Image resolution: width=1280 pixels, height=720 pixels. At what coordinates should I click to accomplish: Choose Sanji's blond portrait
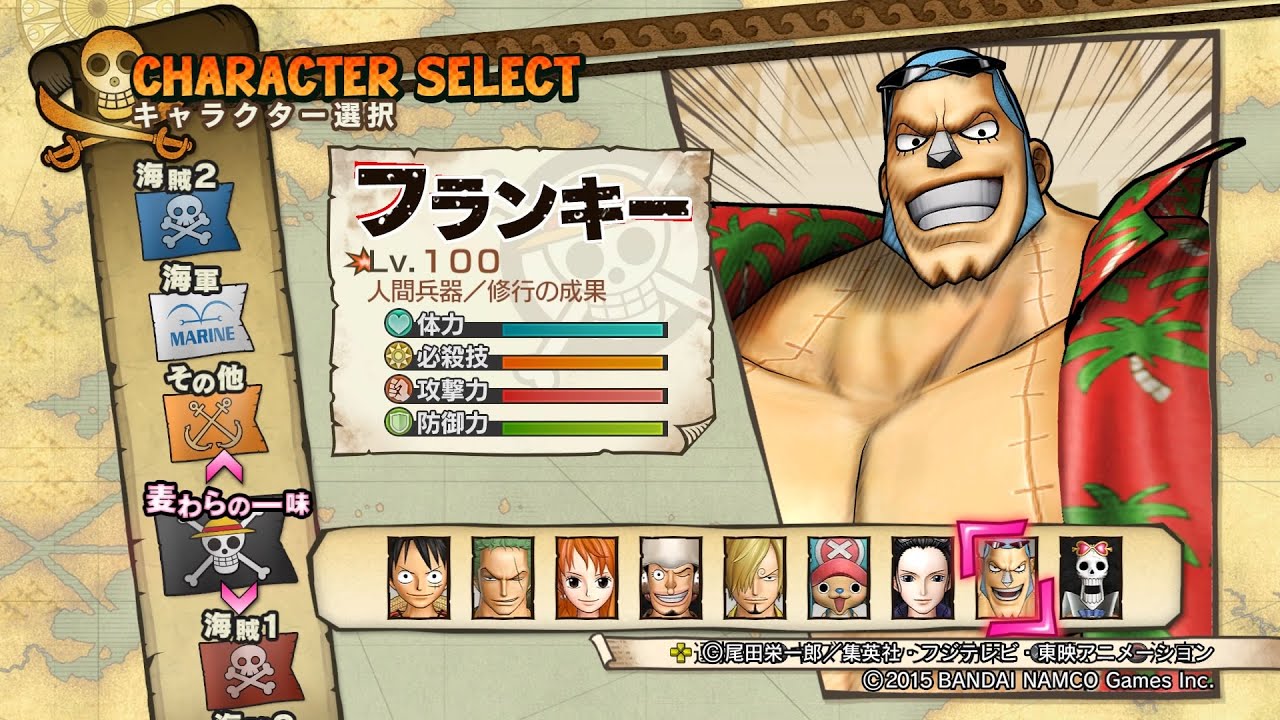click(x=754, y=577)
